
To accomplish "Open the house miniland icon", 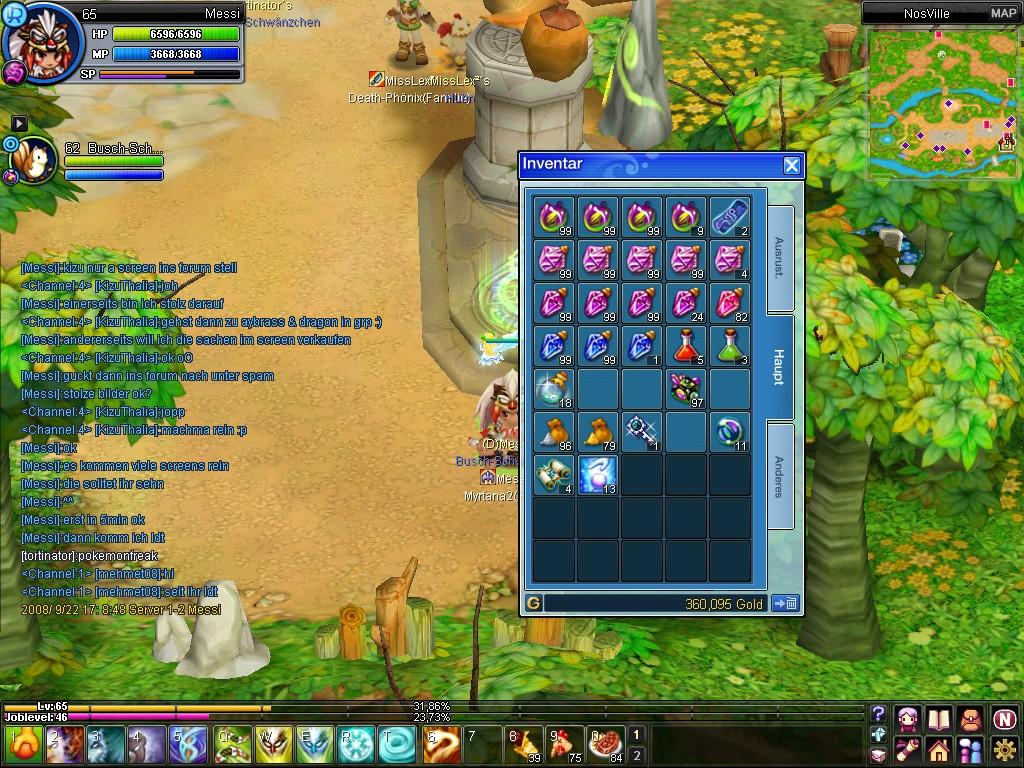I will [938, 749].
